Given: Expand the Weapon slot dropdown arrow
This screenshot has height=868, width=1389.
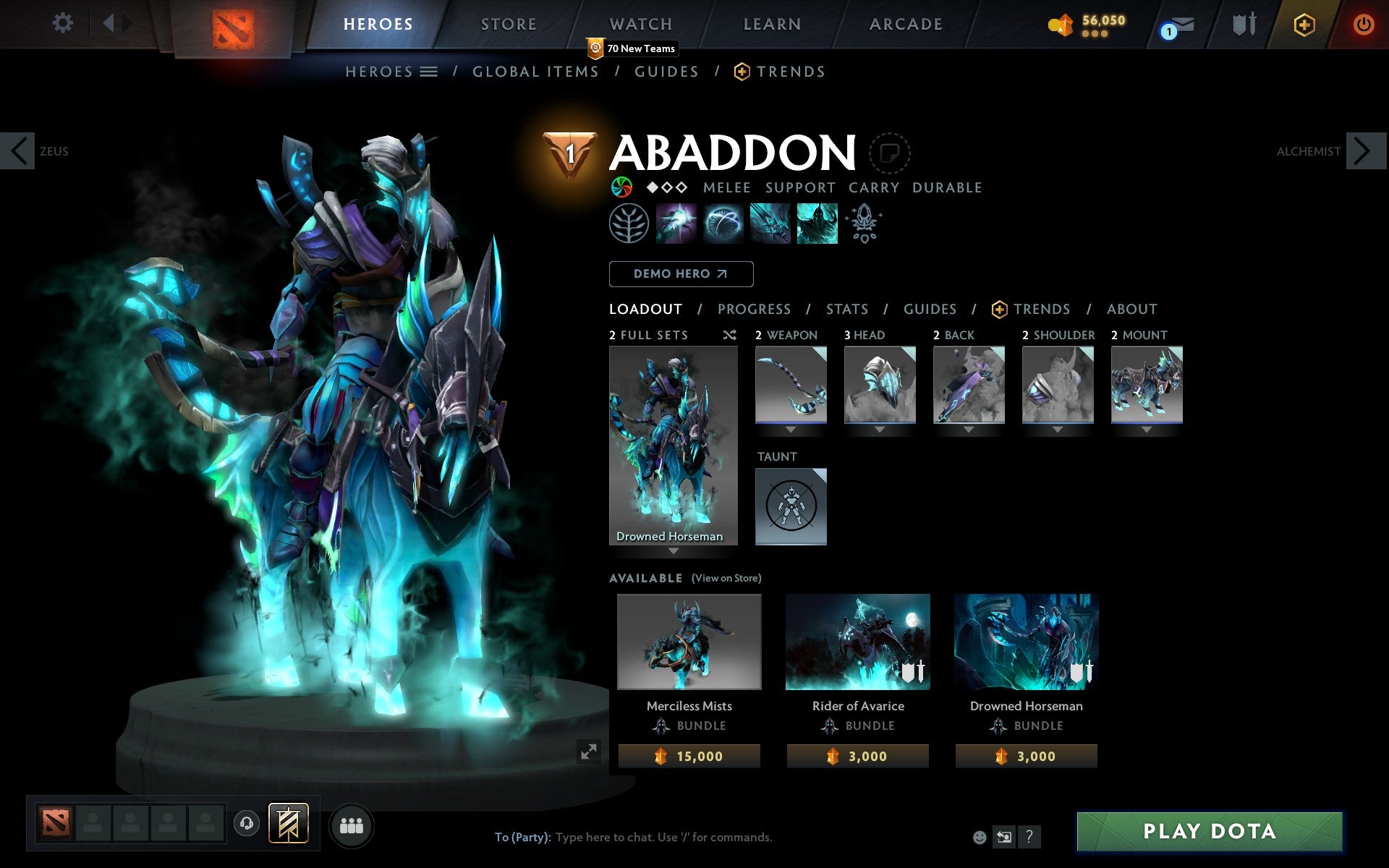Looking at the screenshot, I should coord(791,428).
